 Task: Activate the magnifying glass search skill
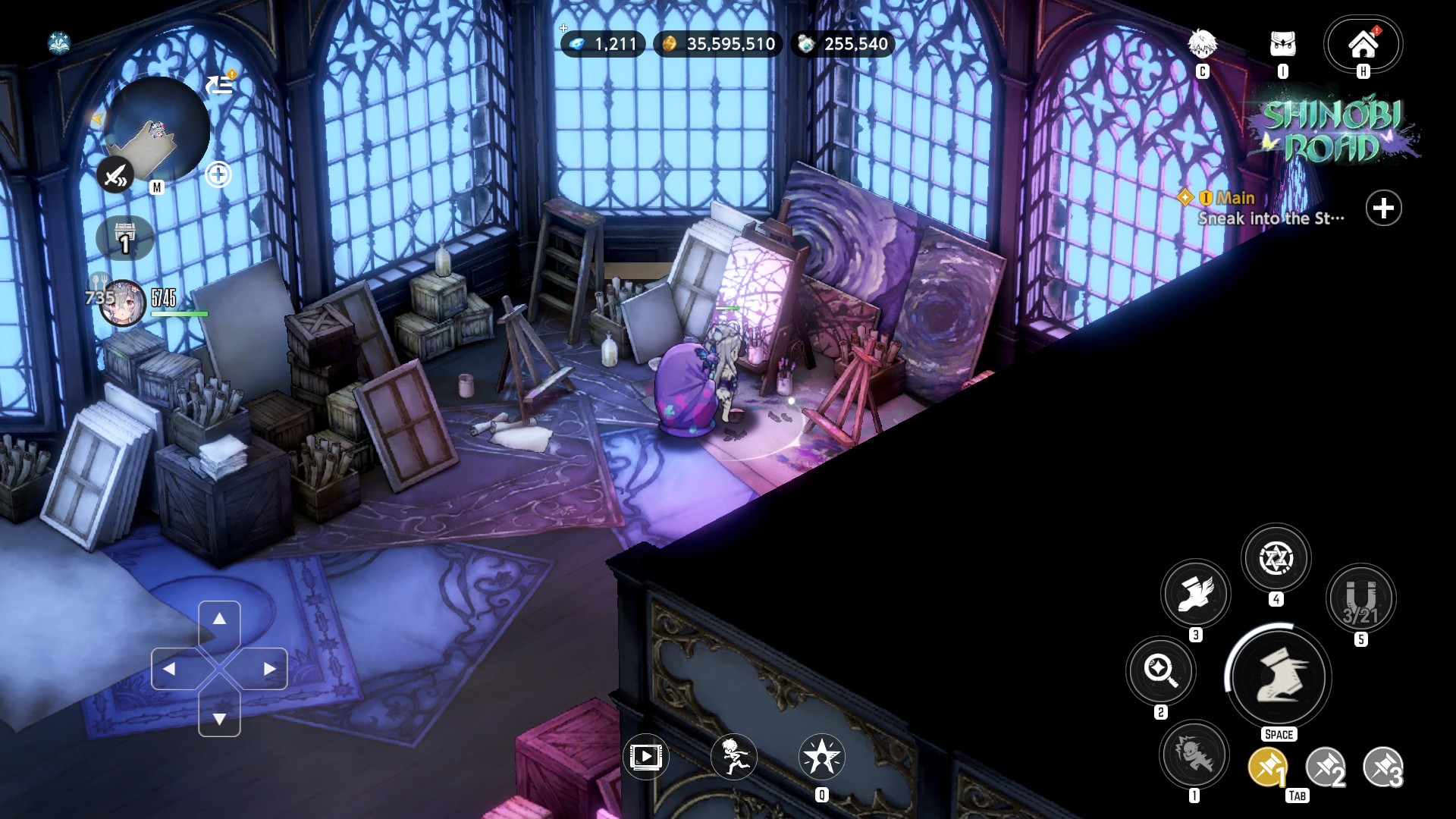tap(1160, 670)
